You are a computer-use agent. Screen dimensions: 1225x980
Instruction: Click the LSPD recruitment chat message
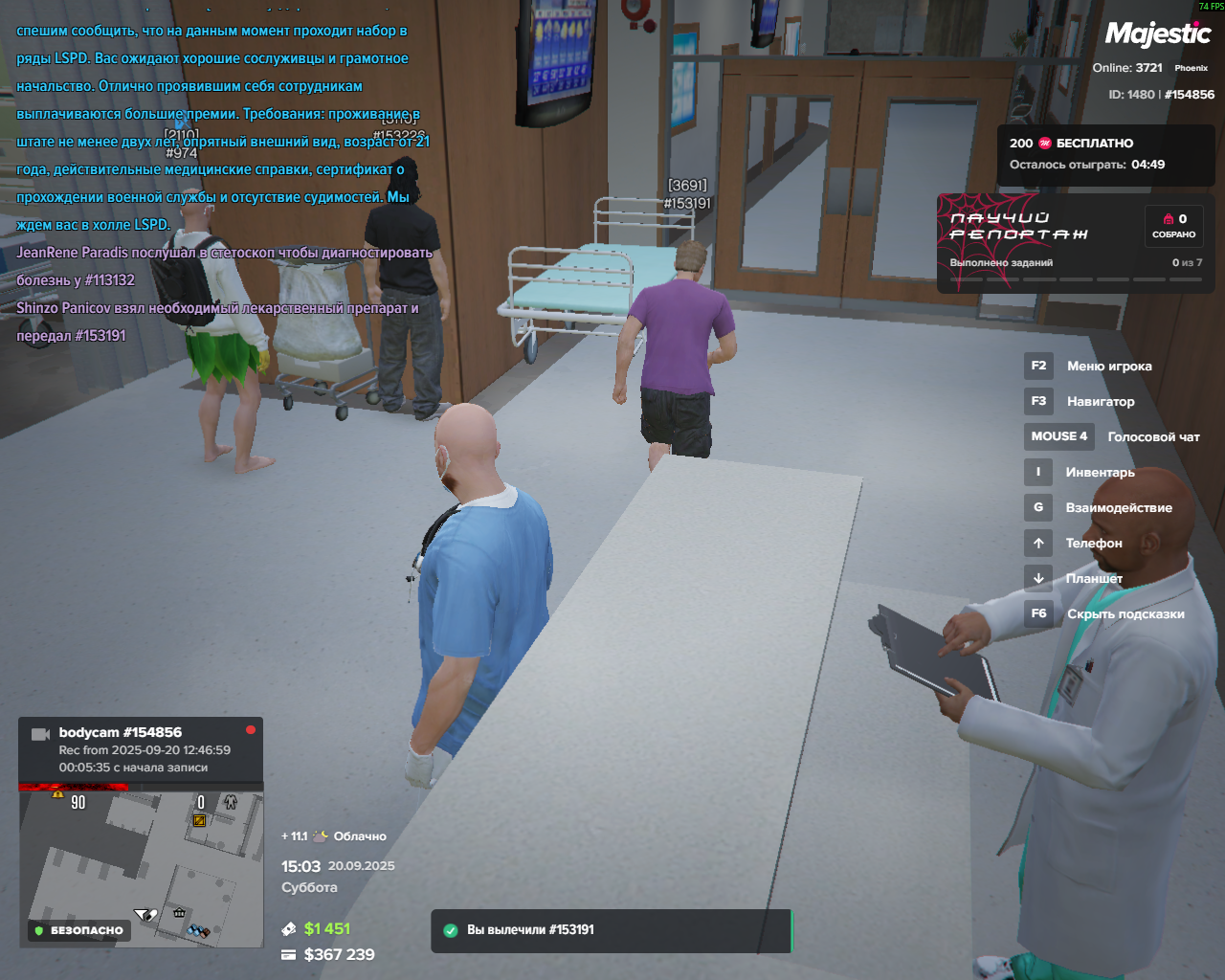(220, 127)
